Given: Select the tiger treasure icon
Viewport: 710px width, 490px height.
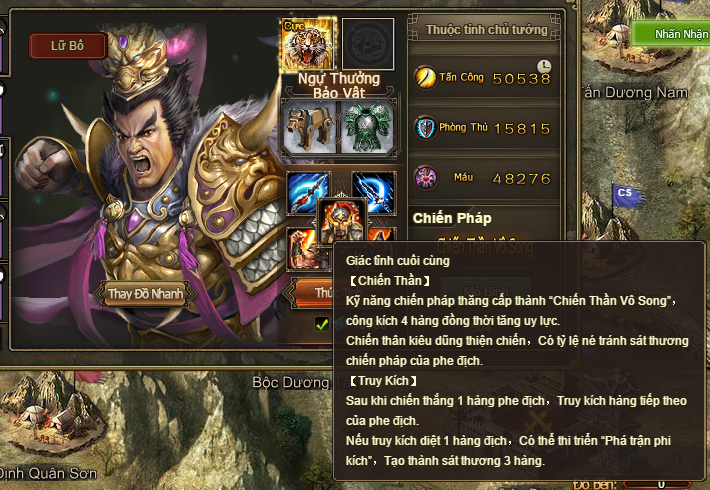Looking at the screenshot, I should 307,44.
